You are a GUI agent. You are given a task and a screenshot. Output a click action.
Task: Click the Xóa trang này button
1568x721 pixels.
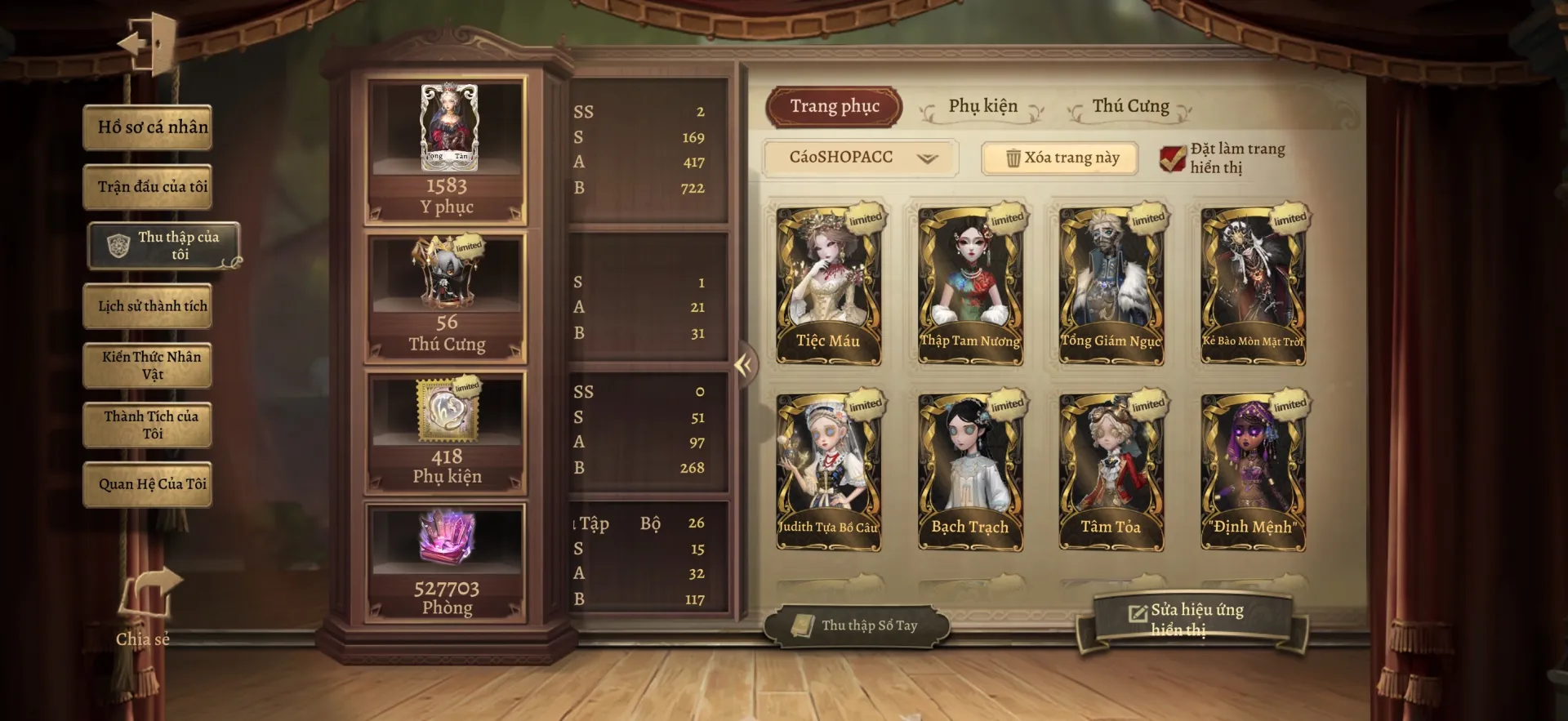pos(1060,158)
